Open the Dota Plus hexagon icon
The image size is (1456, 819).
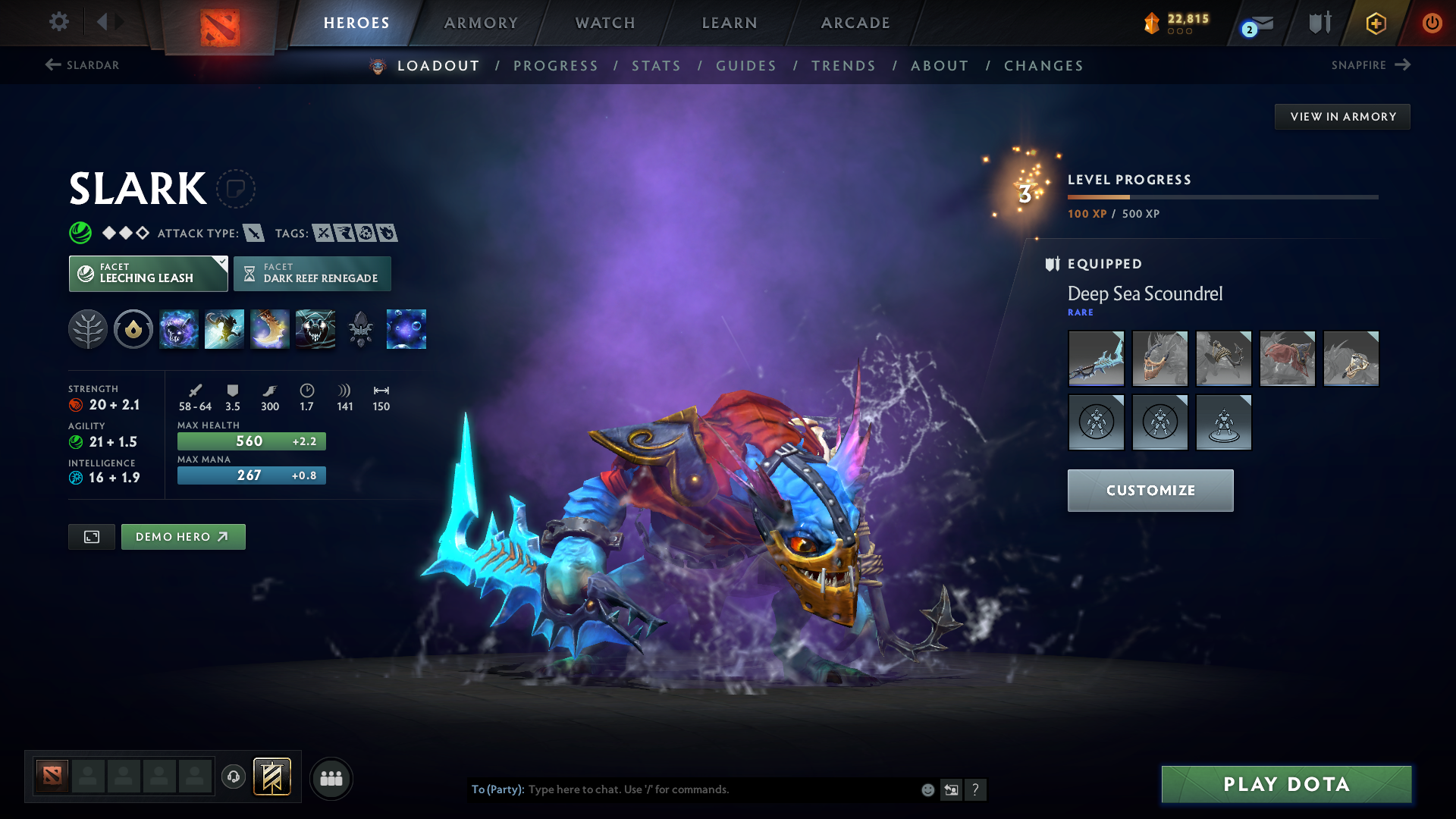[1375, 23]
